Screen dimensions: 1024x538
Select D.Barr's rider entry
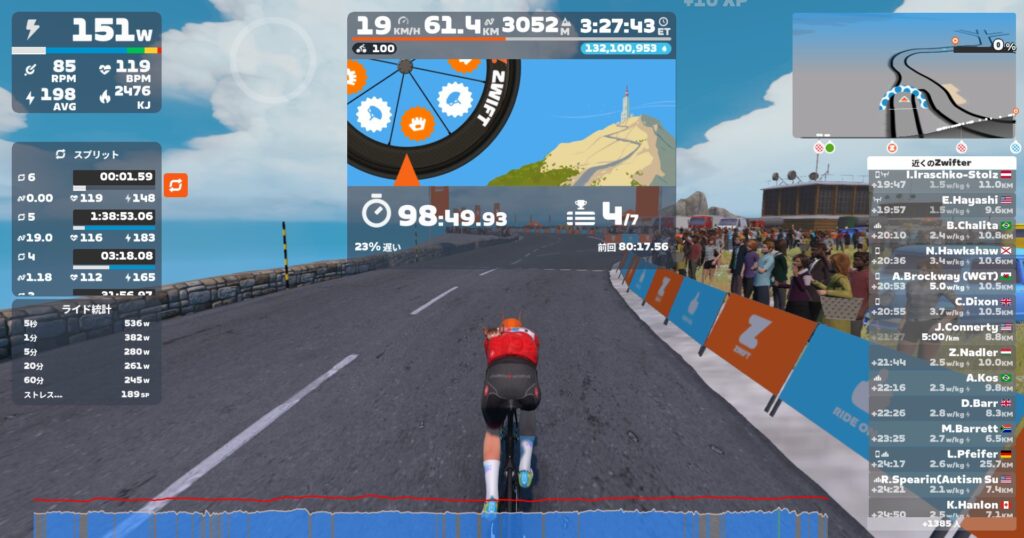tap(941, 408)
